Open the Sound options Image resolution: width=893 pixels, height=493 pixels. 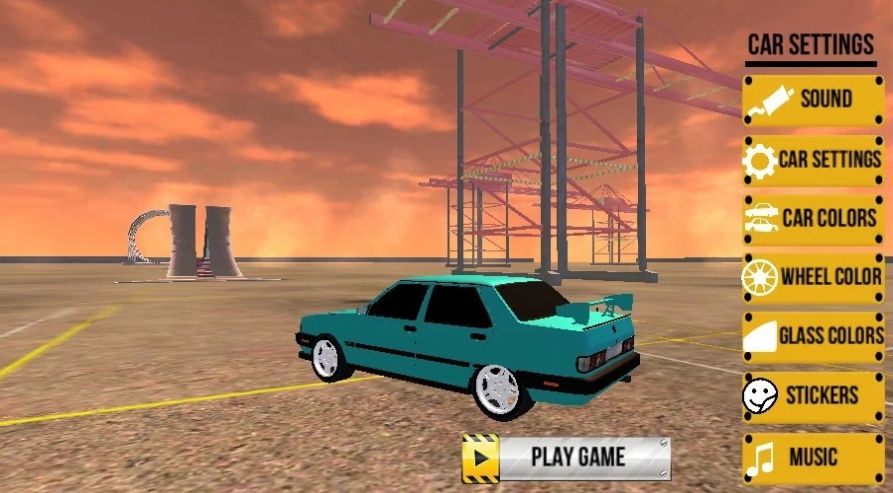813,99
